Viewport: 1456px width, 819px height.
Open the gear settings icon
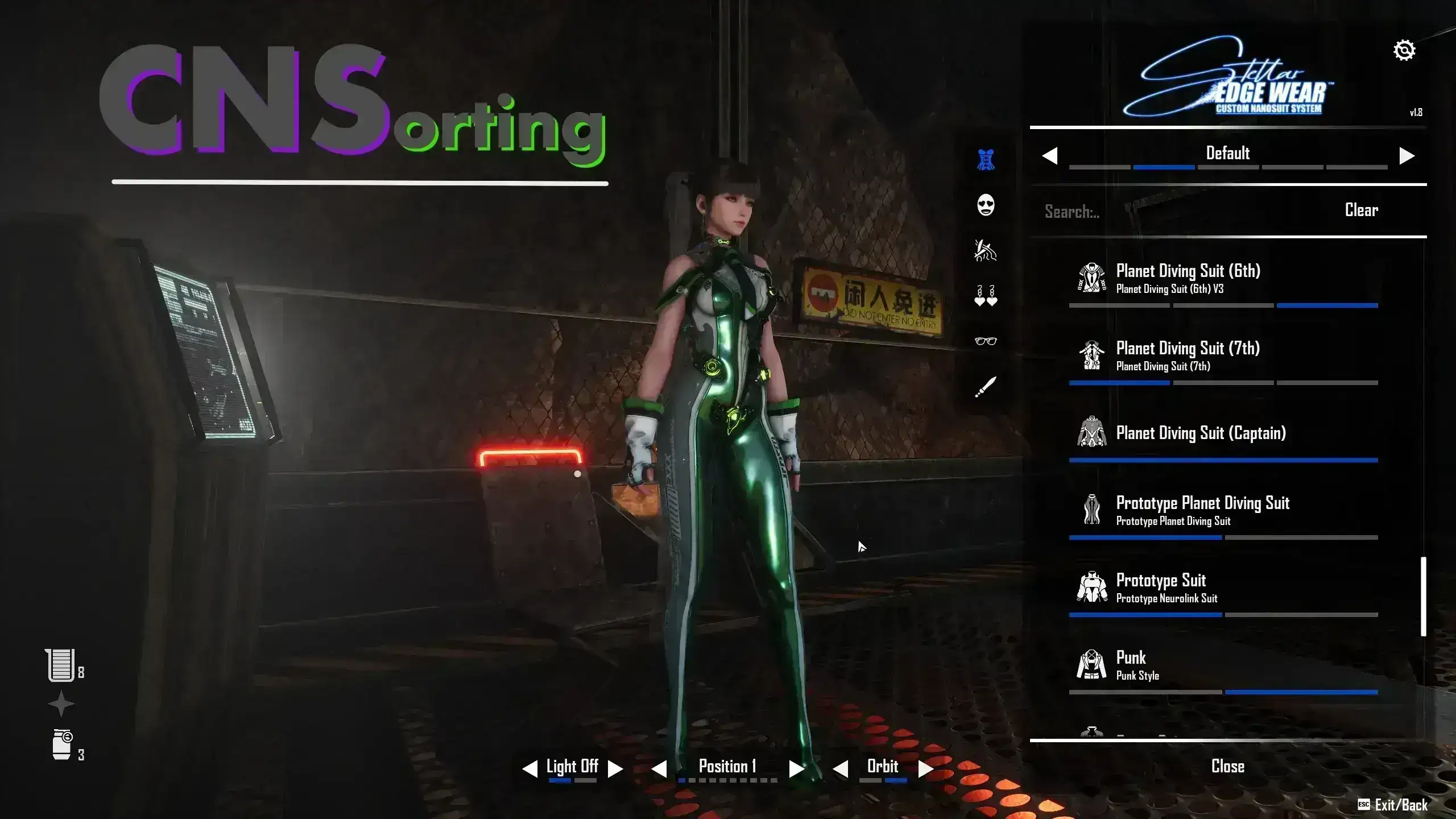tap(1404, 51)
